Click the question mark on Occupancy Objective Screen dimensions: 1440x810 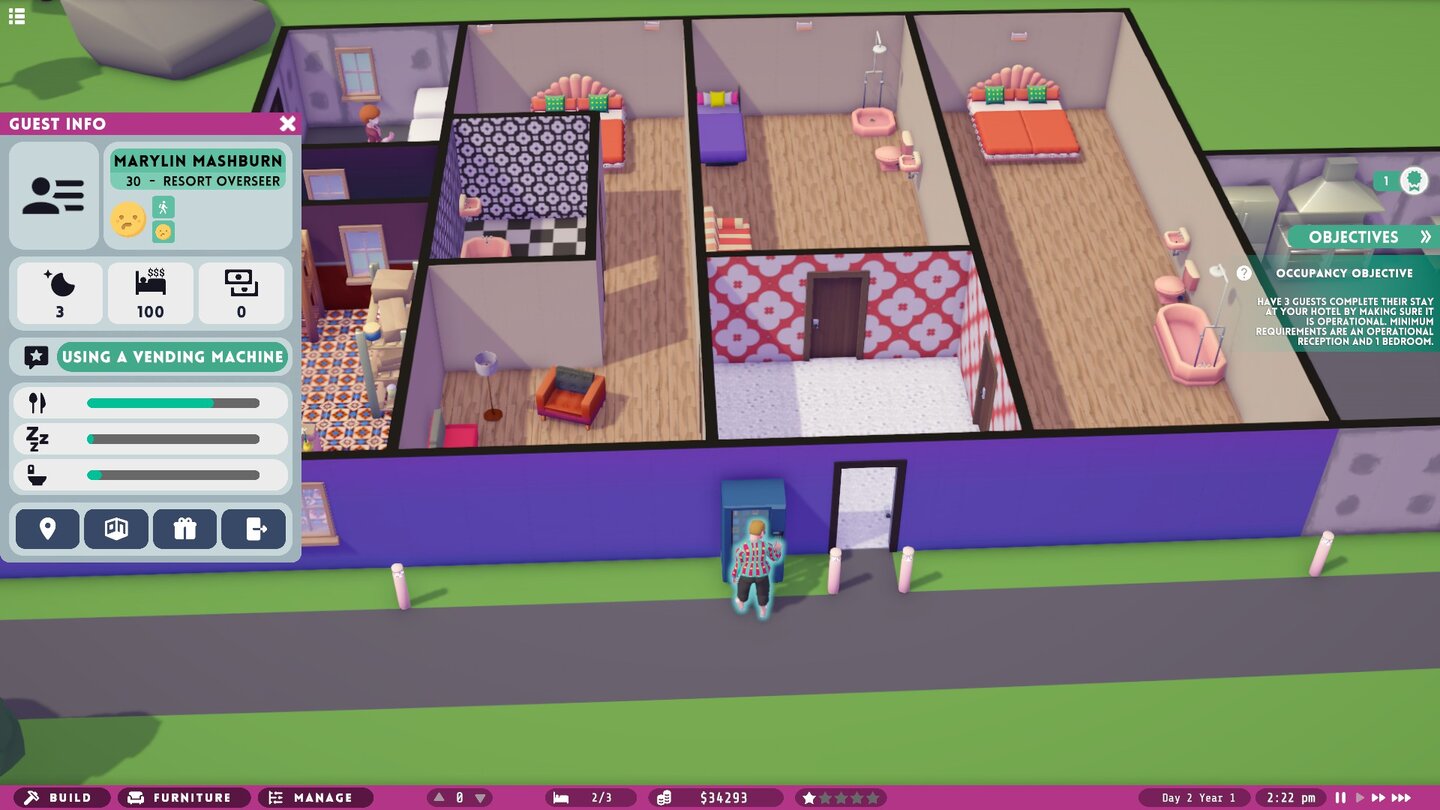[1244, 270]
